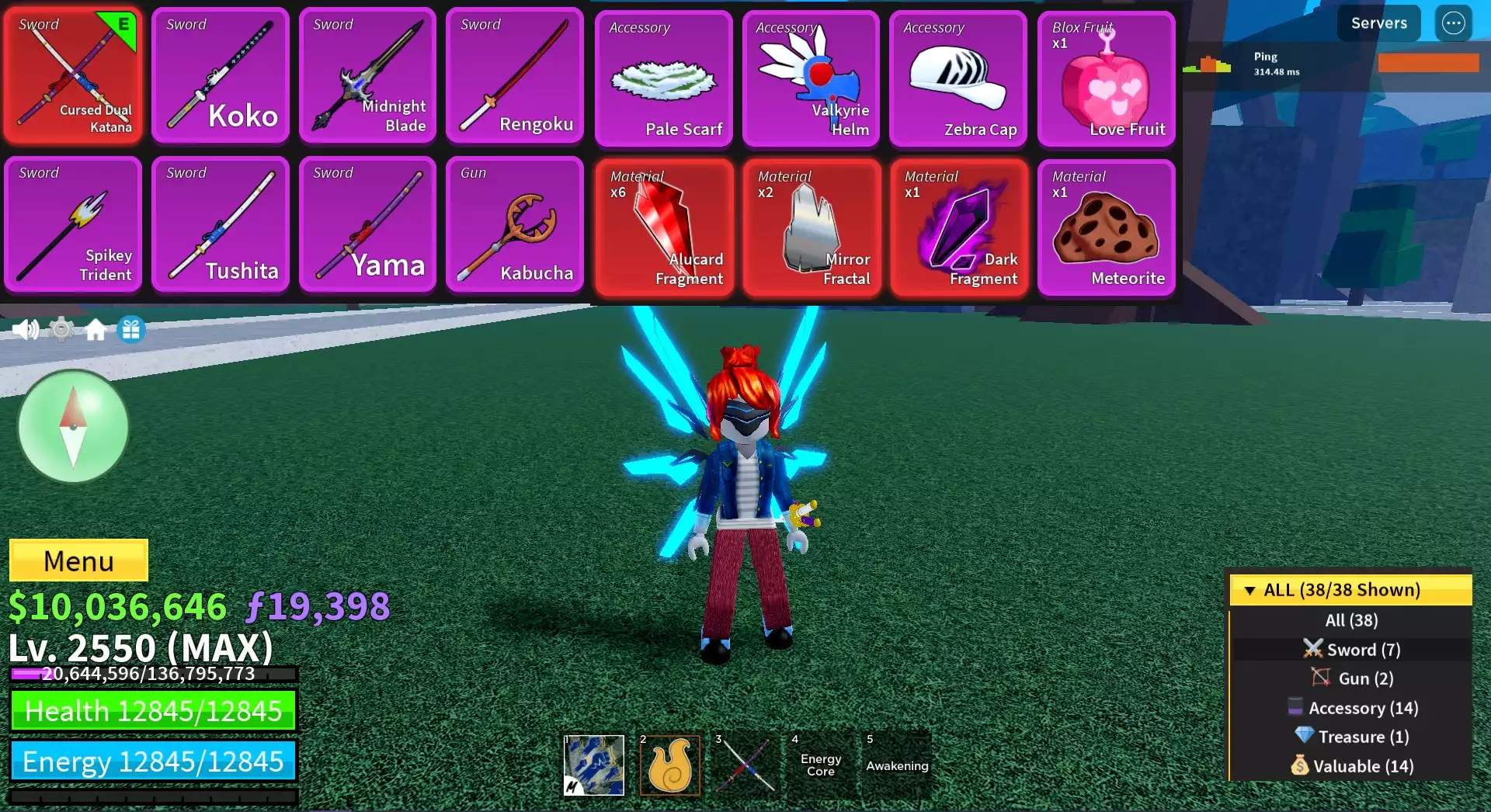Open the Servers list

(x=1378, y=23)
